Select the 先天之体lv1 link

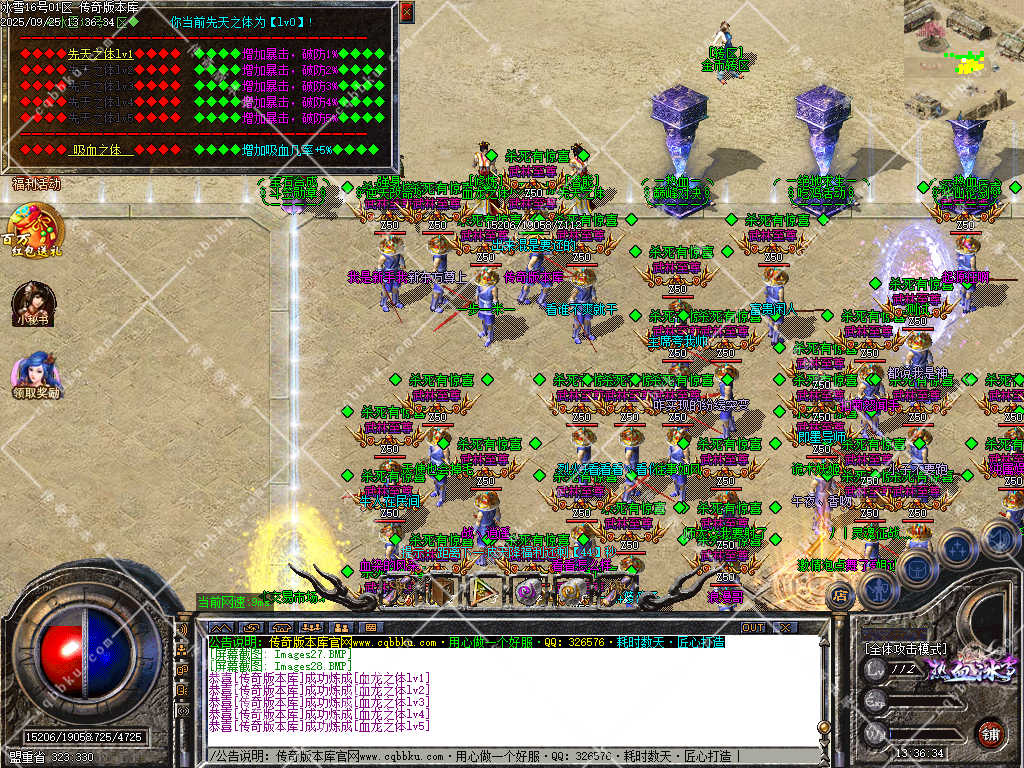[x=100, y=54]
